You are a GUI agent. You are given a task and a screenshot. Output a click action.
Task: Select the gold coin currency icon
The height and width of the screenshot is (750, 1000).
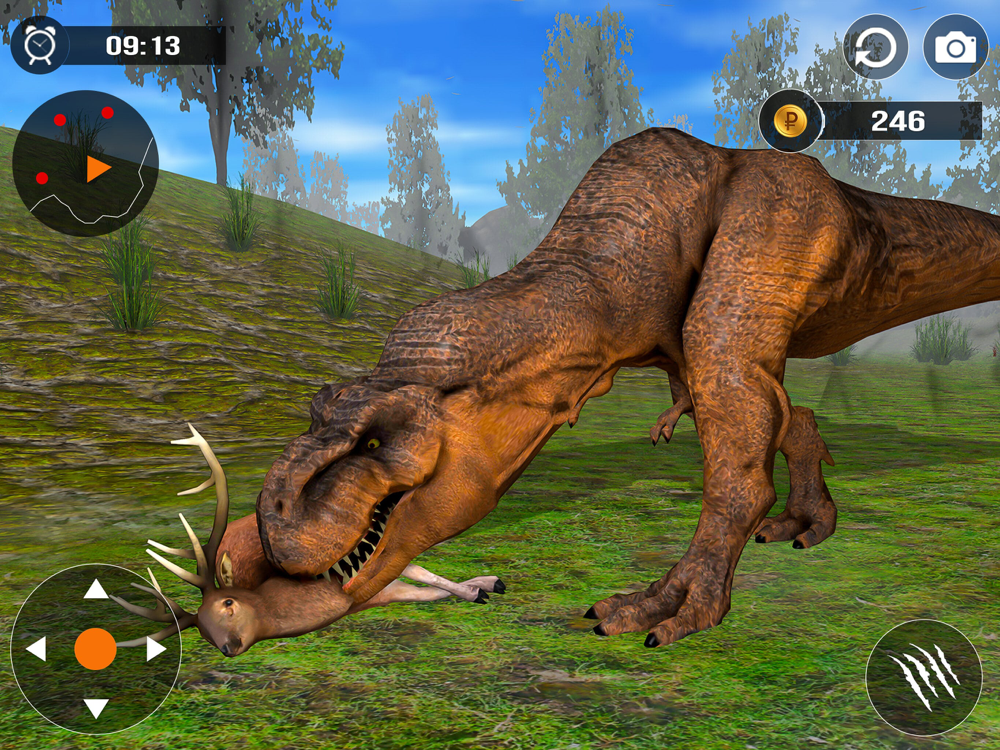(790, 121)
